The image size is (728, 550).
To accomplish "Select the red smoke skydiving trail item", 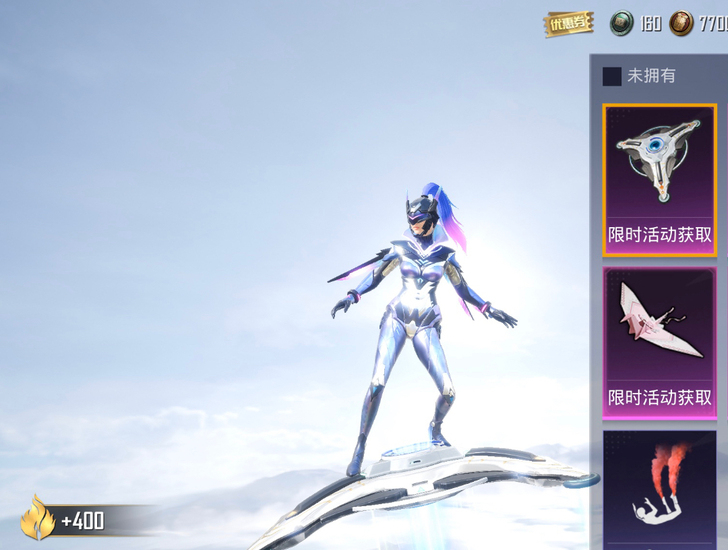I will pos(659,490).
